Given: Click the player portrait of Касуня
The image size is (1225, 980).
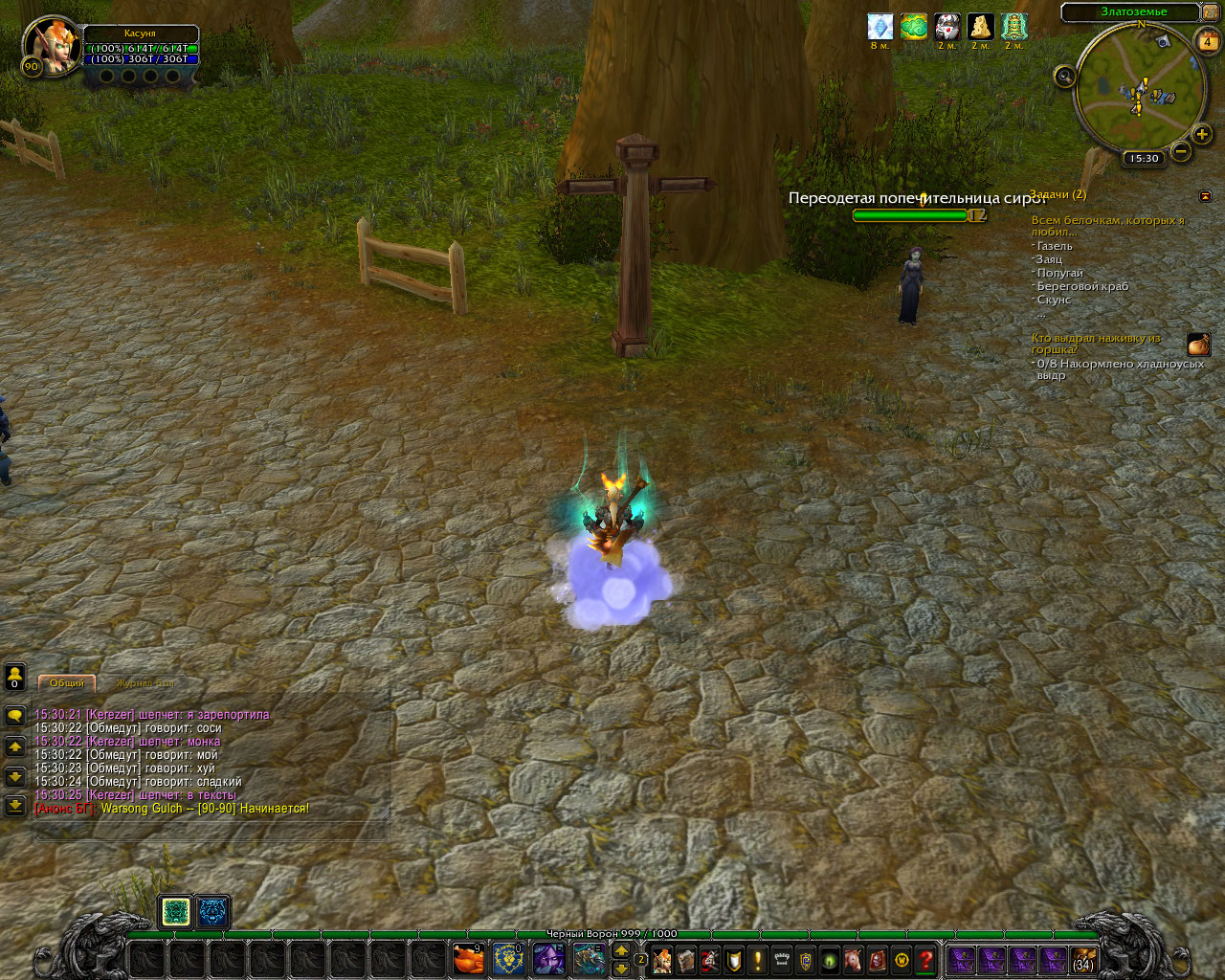Looking at the screenshot, I should (x=51, y=43).
